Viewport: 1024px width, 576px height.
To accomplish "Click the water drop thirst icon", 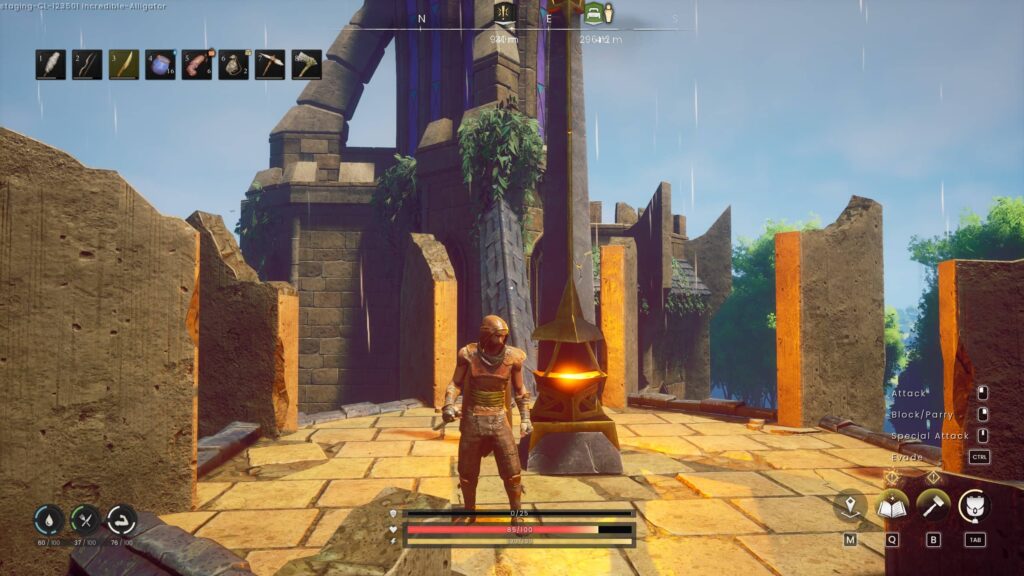I will 49,519.
